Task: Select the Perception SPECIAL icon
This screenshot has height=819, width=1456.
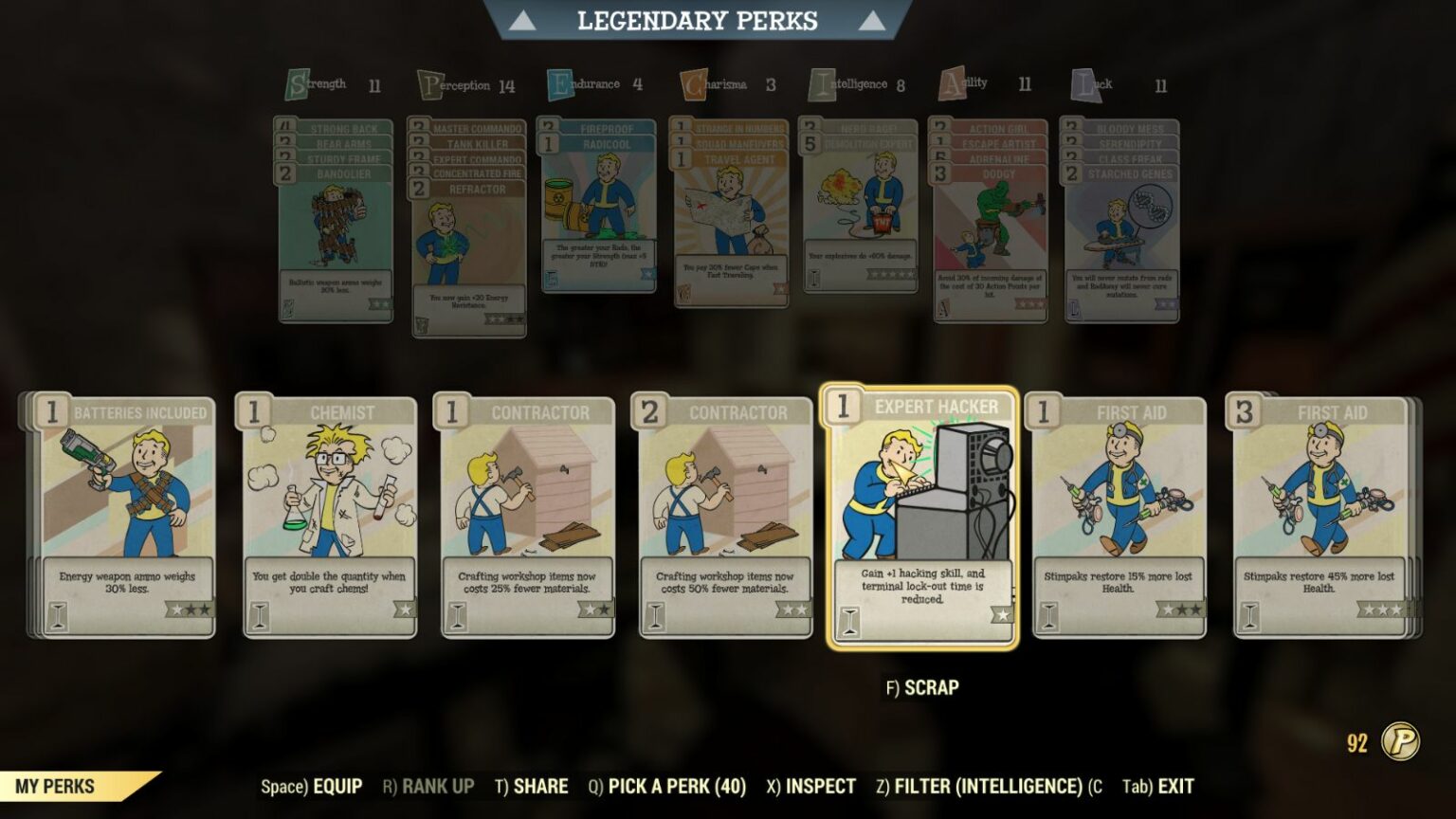Action: pos(431,82)
